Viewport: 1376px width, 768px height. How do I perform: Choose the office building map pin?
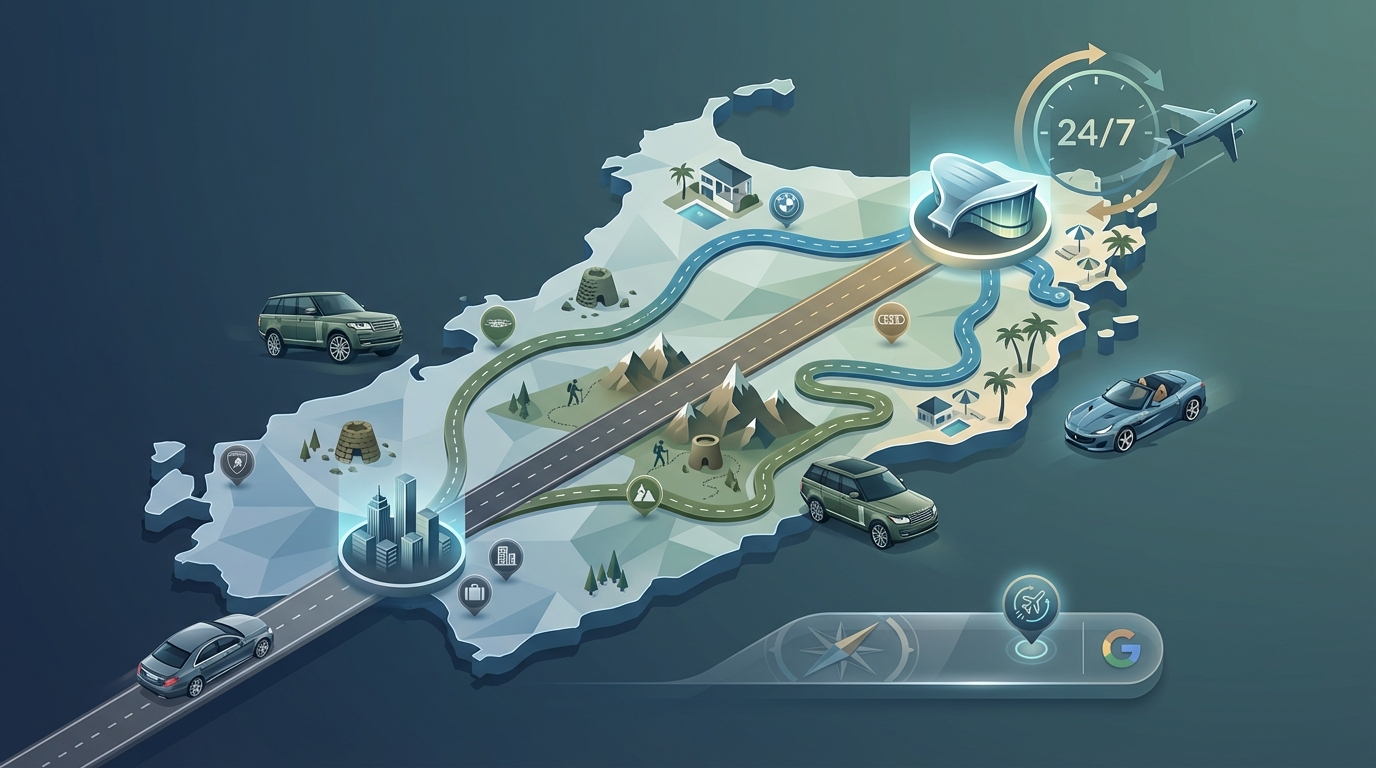click(x=505, y=556)
